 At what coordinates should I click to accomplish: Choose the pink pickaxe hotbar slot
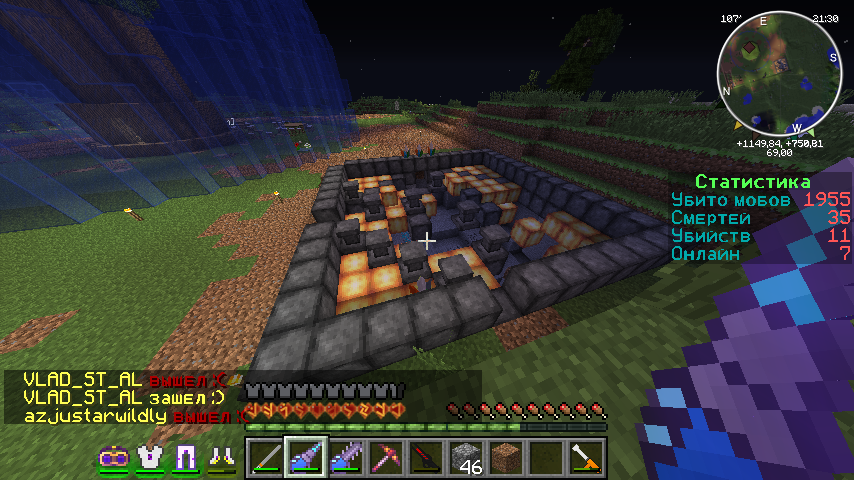[x=385, y=457]
